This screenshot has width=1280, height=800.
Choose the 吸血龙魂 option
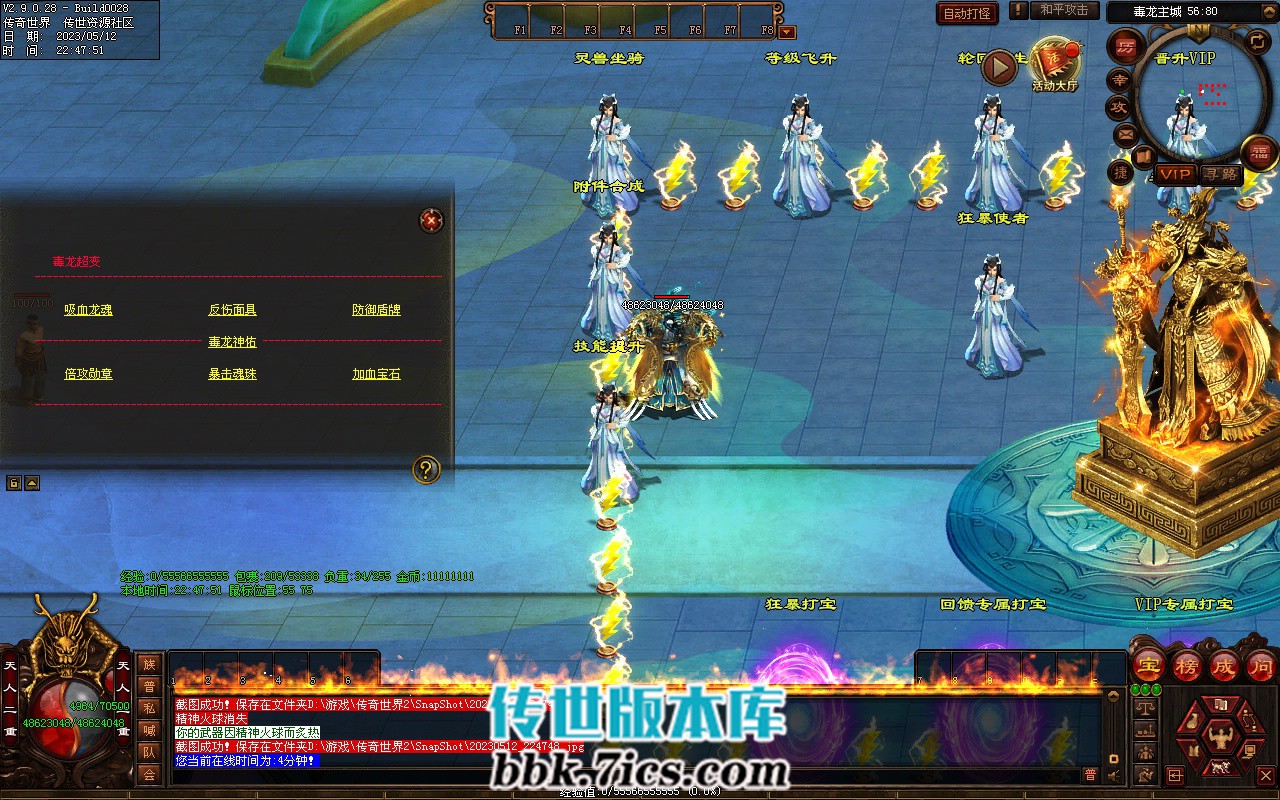tap(88, 310)
